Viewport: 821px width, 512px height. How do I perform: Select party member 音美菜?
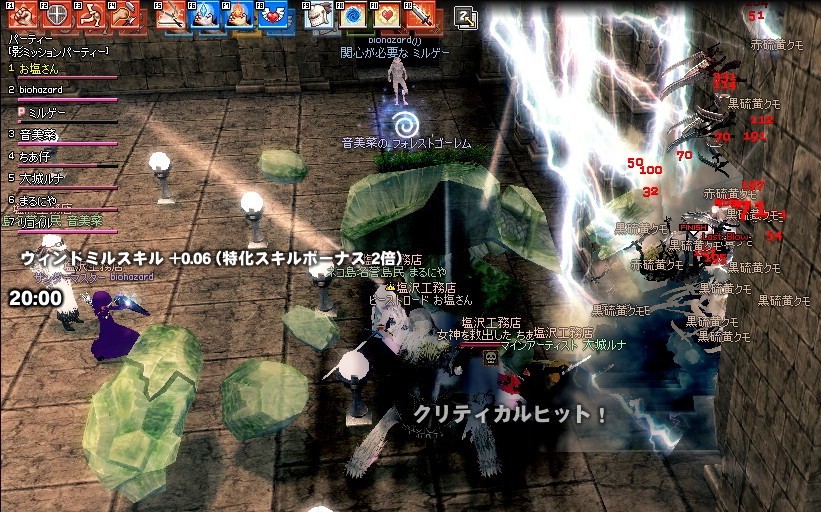coord(38,133)
